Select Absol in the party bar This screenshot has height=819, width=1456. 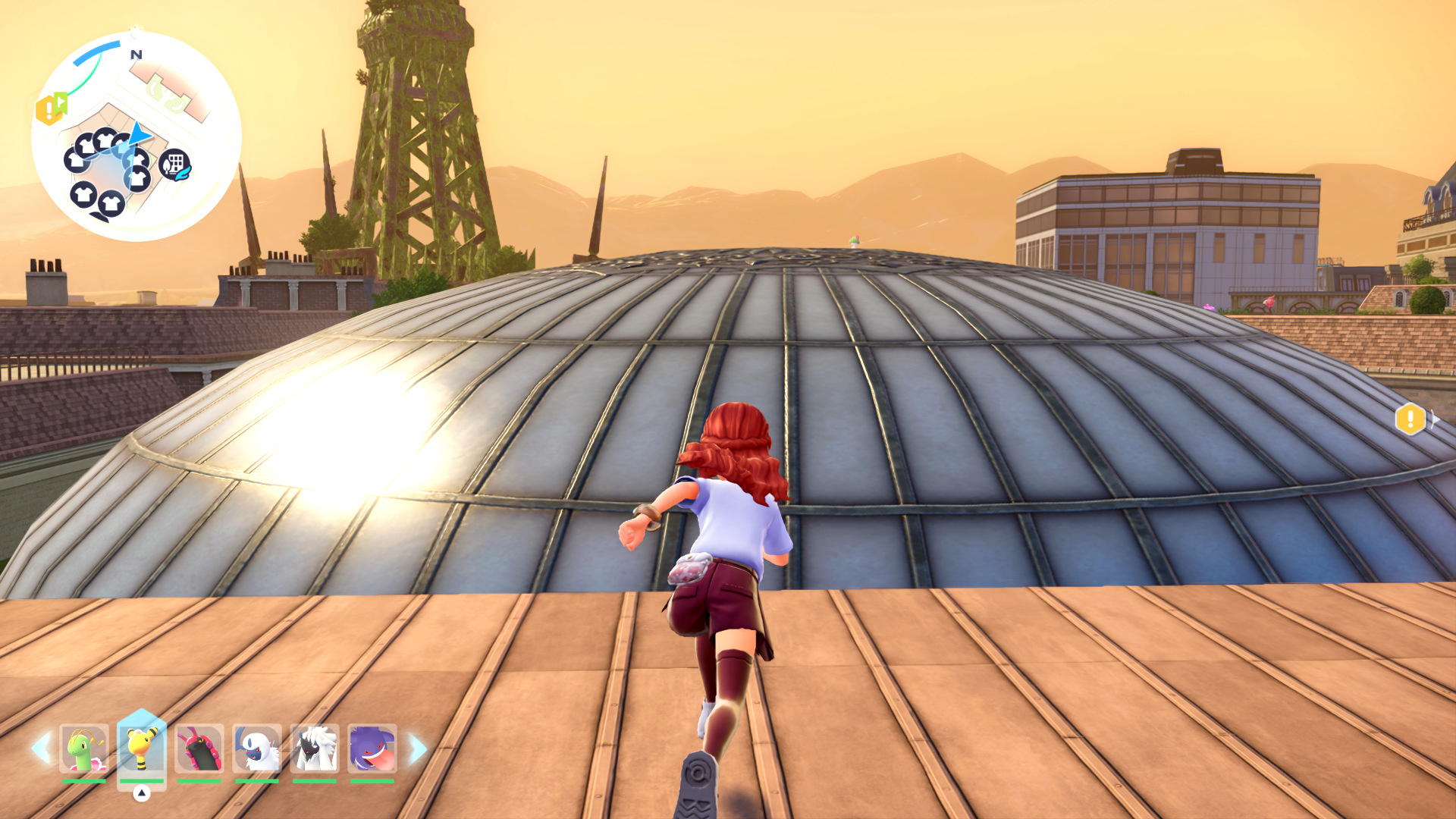(257, 749)
